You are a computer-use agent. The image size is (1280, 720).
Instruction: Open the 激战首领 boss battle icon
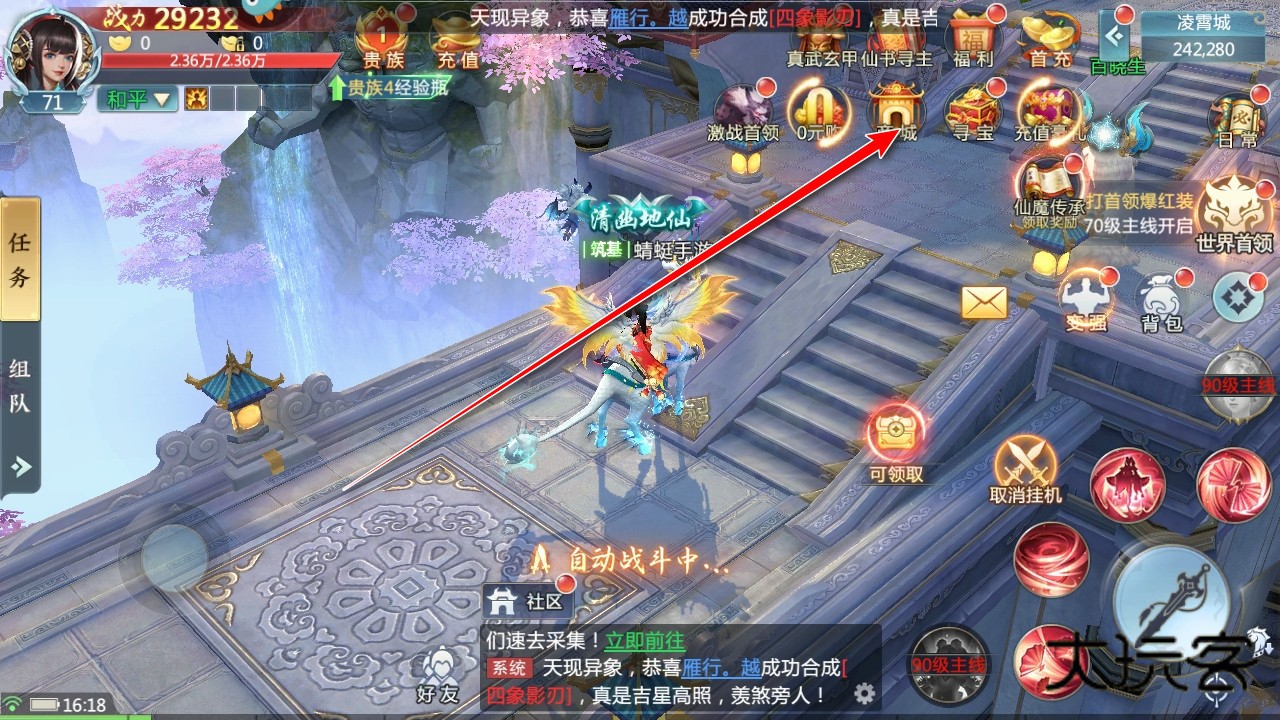pos(745,110)
